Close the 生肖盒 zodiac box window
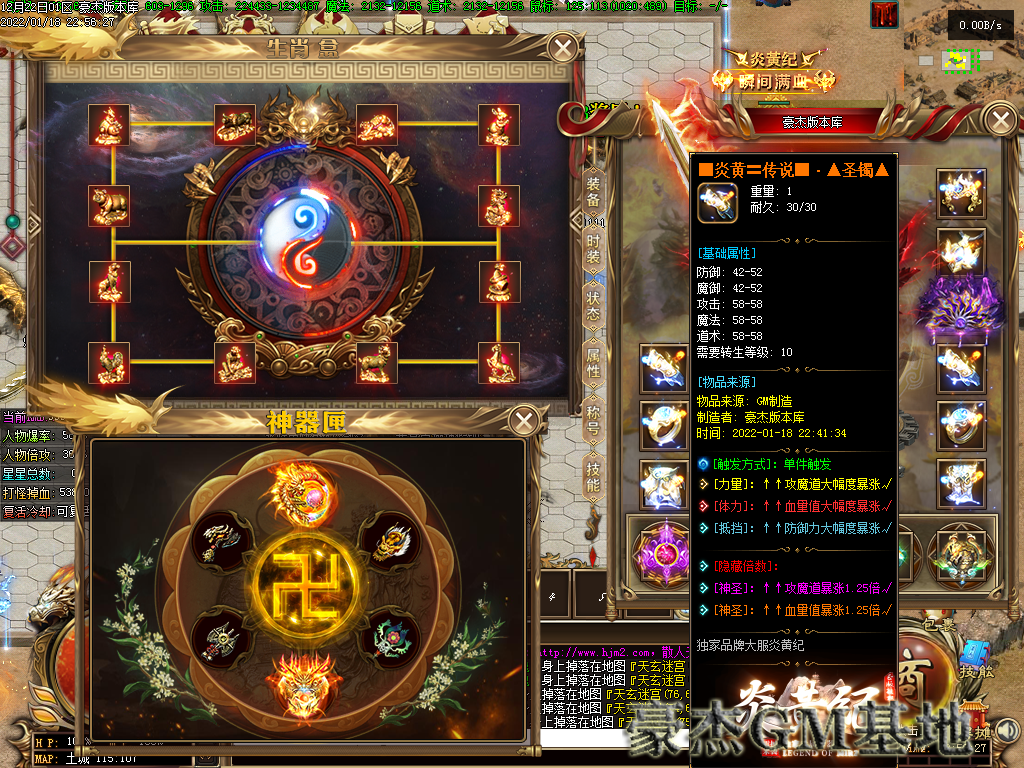Image resolution: width=1024 pixels, height=768 pixels. click(564, 48)
